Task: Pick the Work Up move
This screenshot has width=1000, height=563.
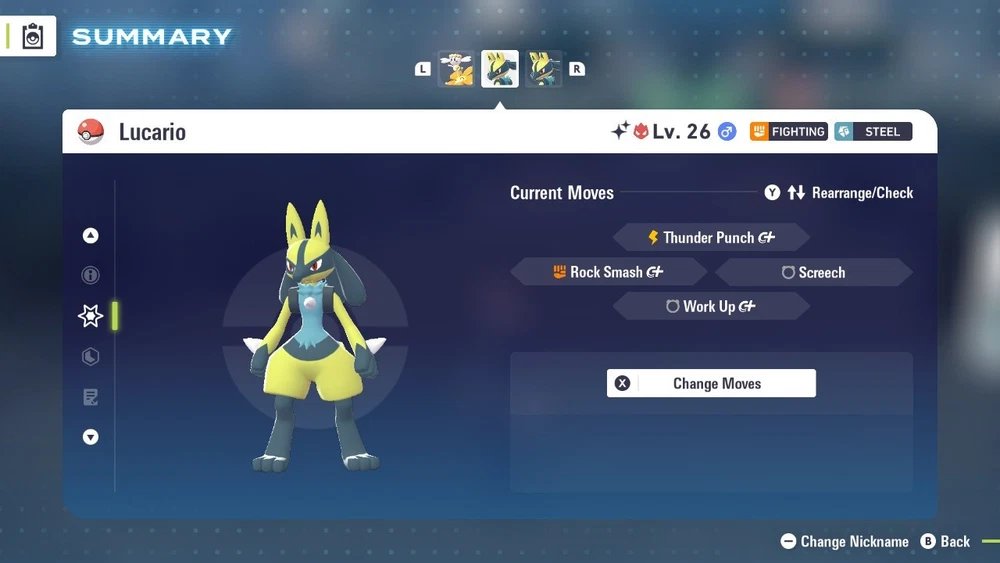Action: click(711, 307)
